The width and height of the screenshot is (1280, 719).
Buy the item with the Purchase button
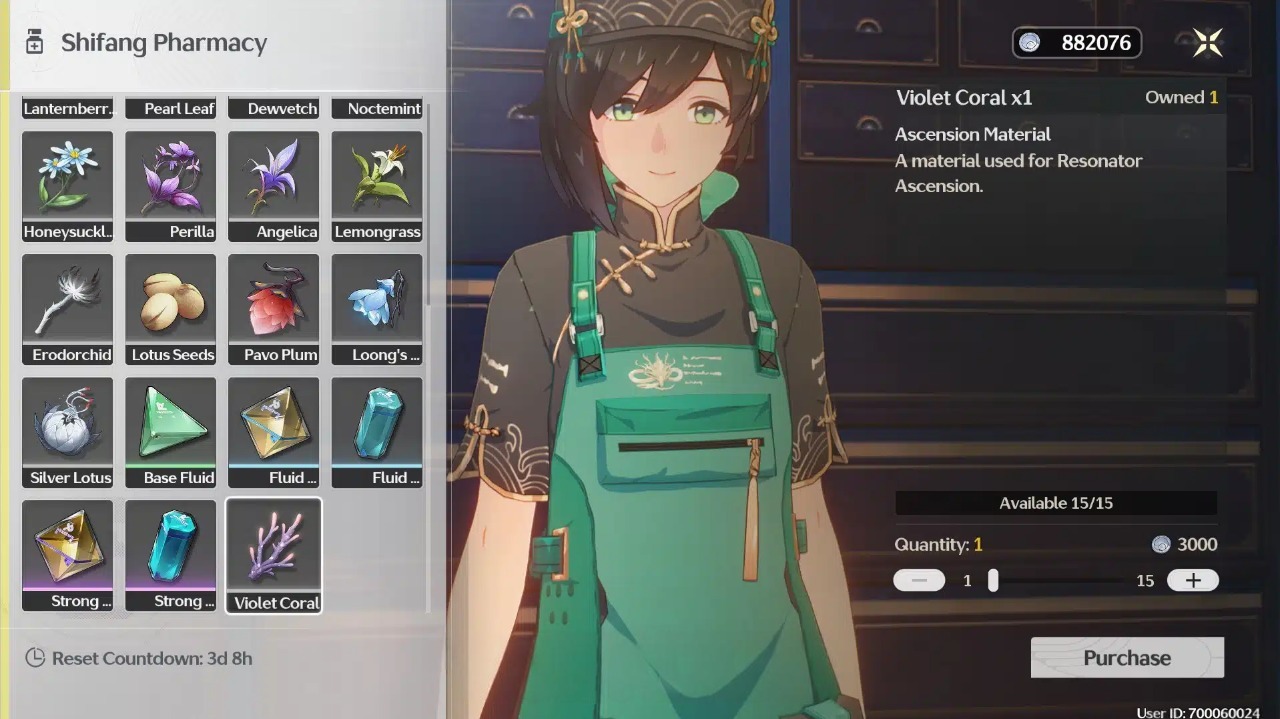click(x=1127, y=658)
